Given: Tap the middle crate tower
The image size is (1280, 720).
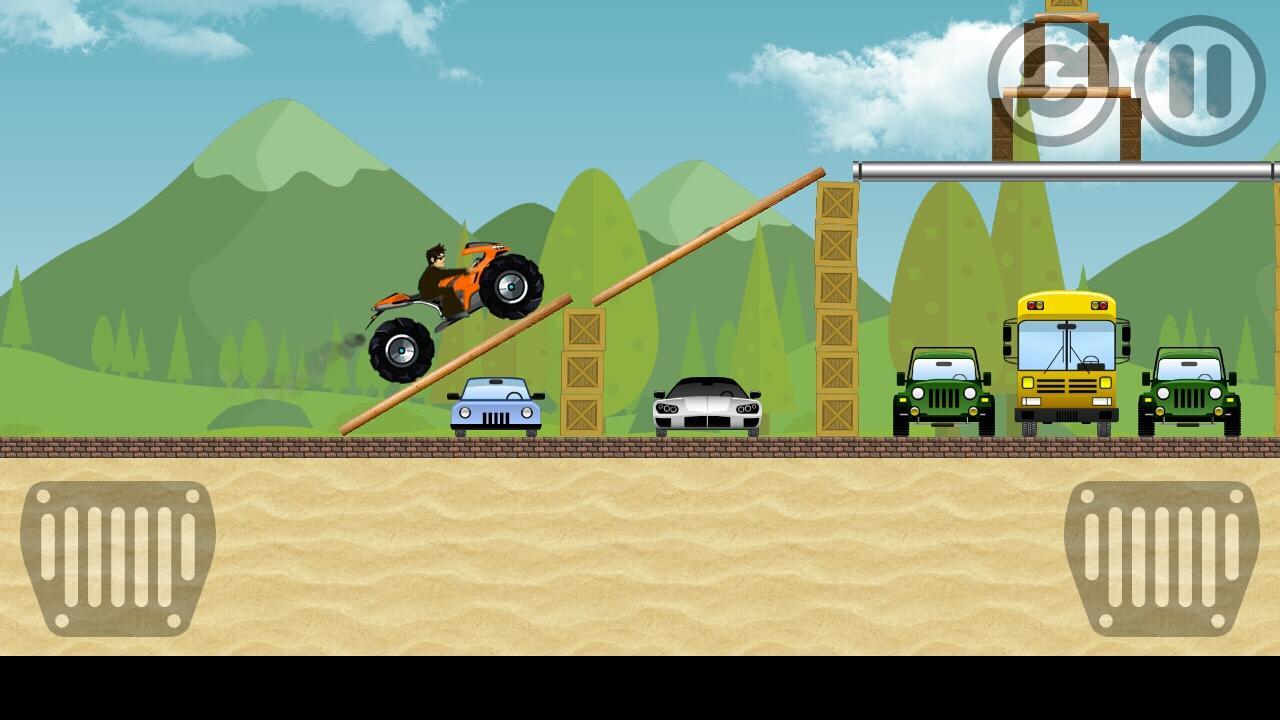Looking at the screenshot, I should (x=584, y=370).
